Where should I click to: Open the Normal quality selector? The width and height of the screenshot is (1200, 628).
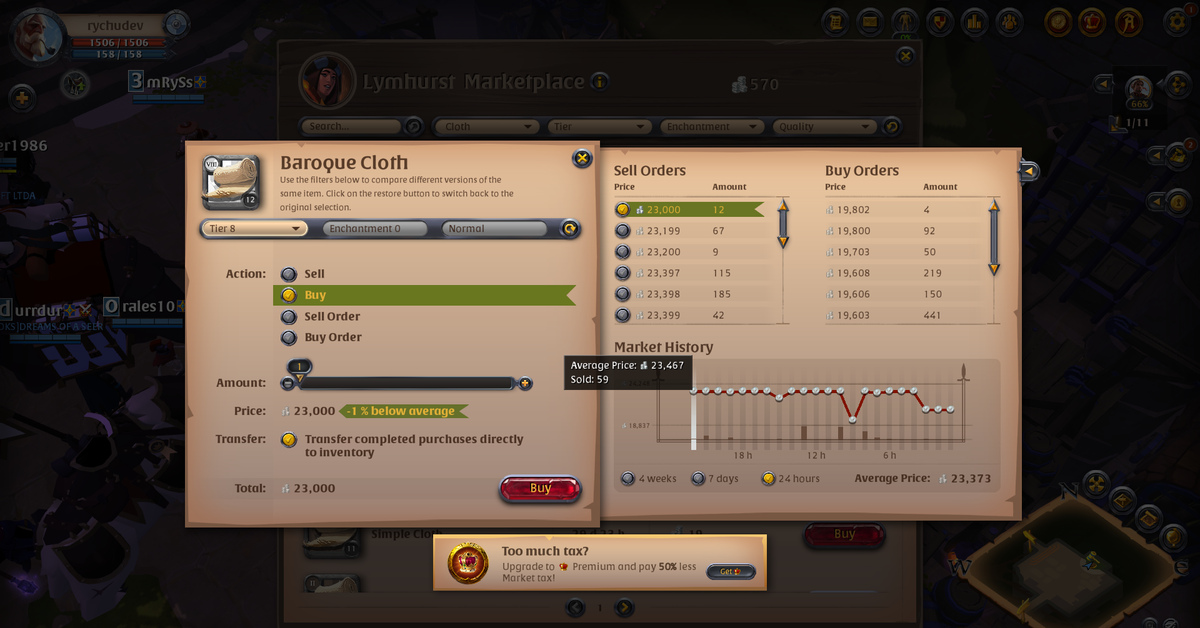494,229
